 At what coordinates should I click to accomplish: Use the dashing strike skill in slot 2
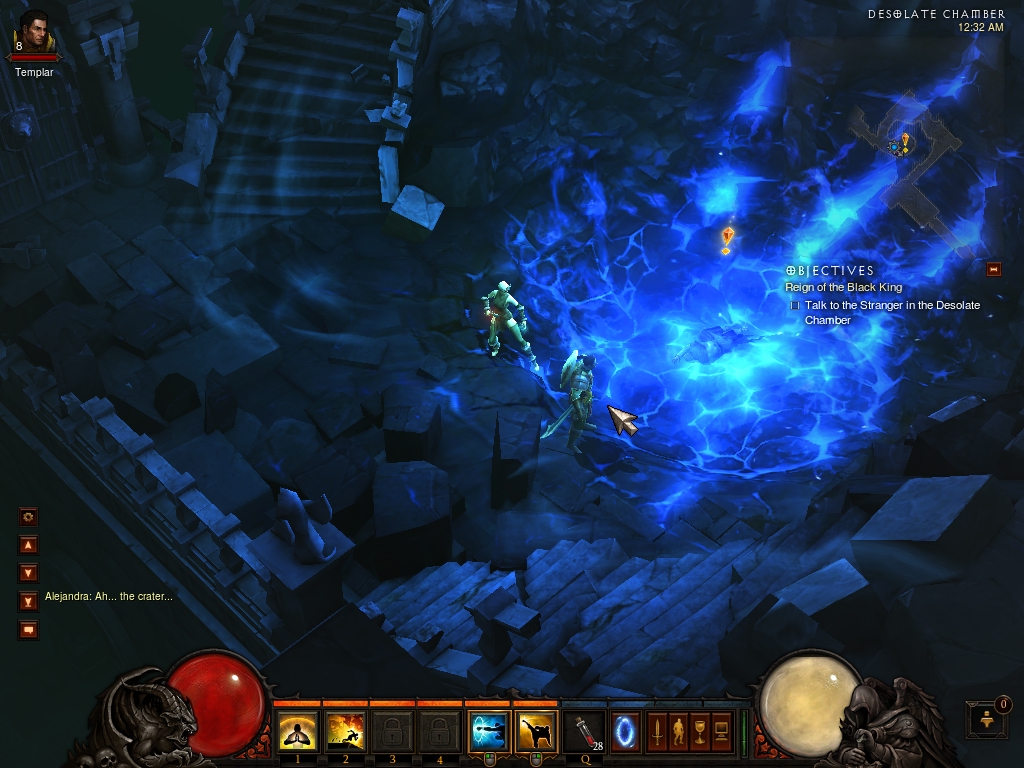[x=345, y=731]
